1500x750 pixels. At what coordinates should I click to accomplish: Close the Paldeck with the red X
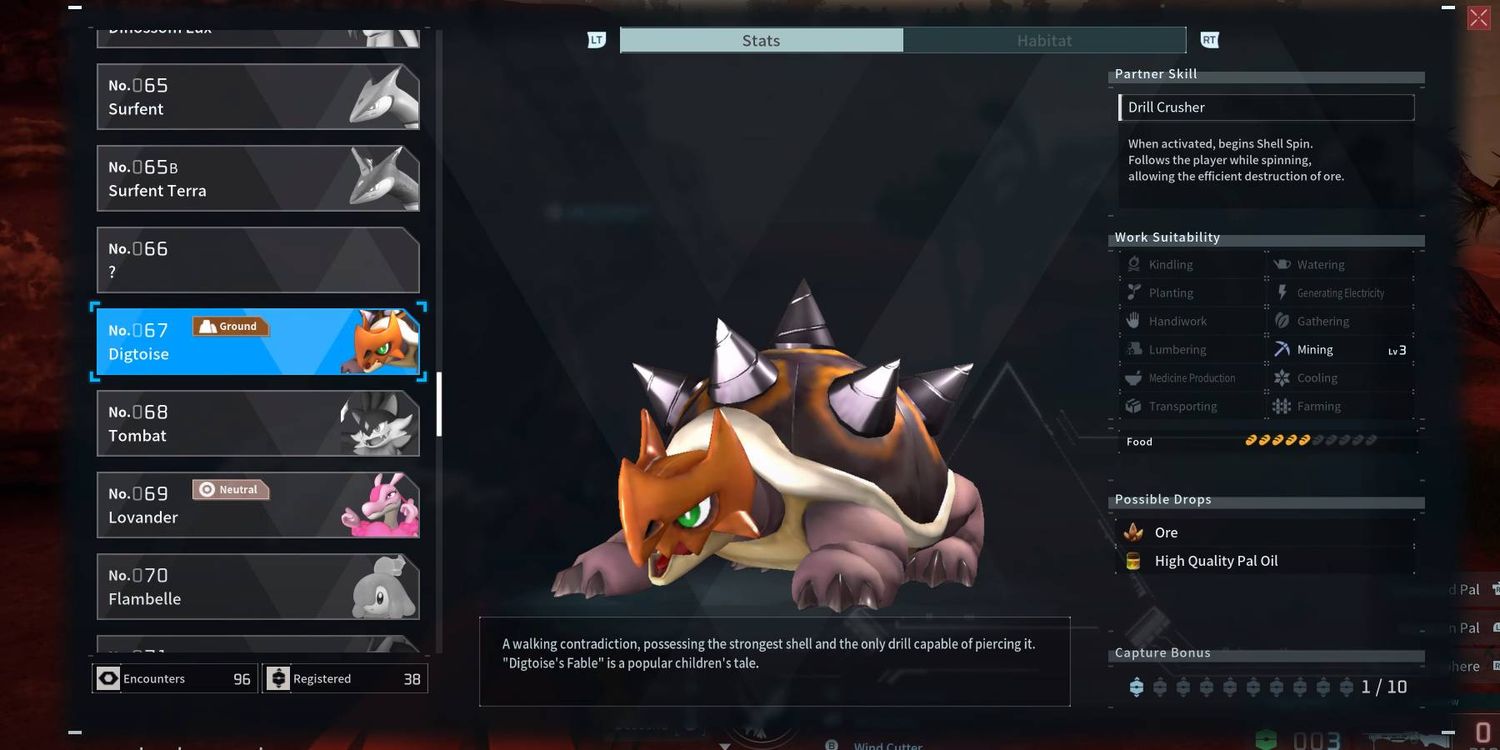click(1478, 19)
